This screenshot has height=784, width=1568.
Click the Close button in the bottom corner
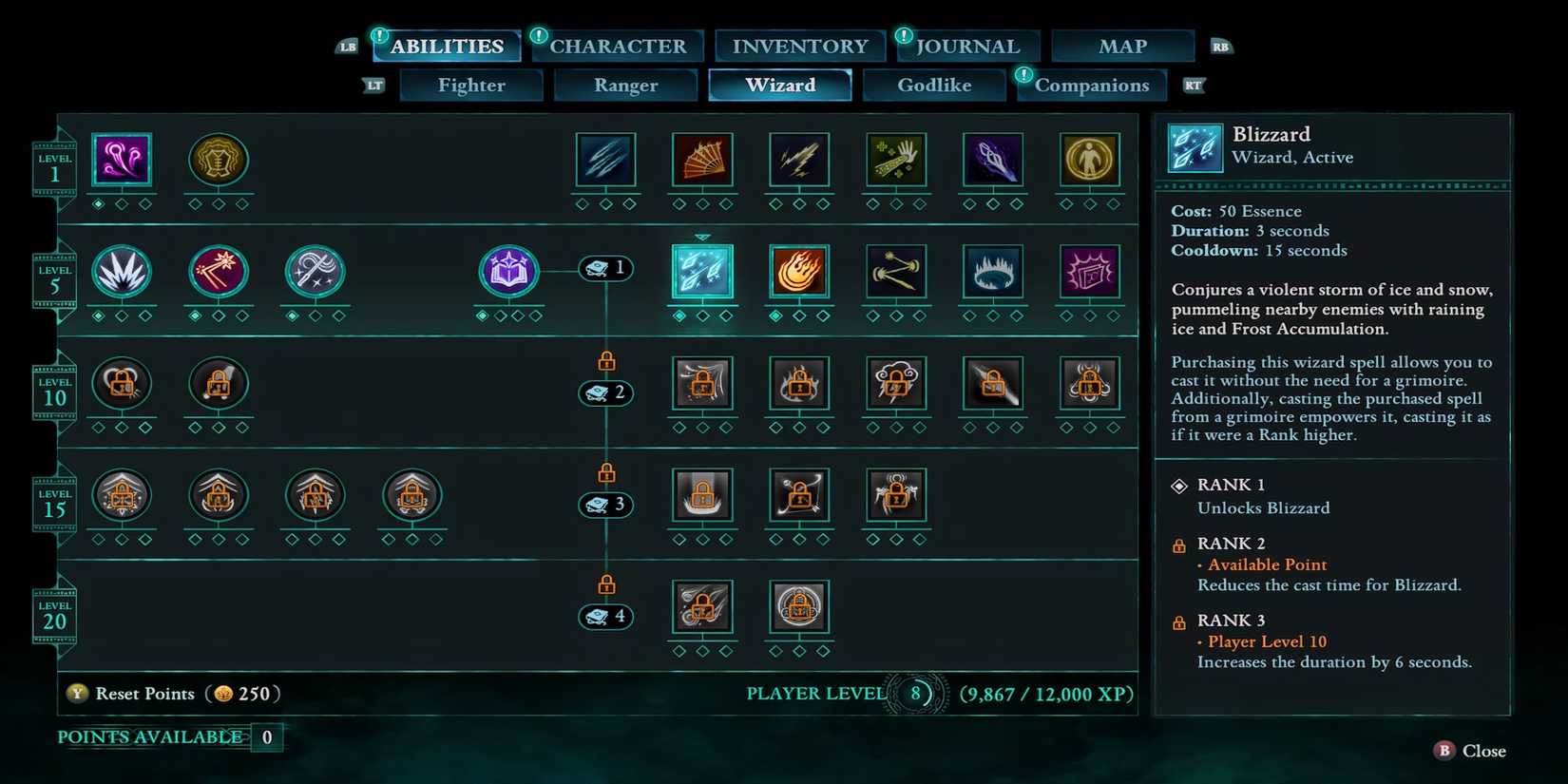pos(1468,751)
